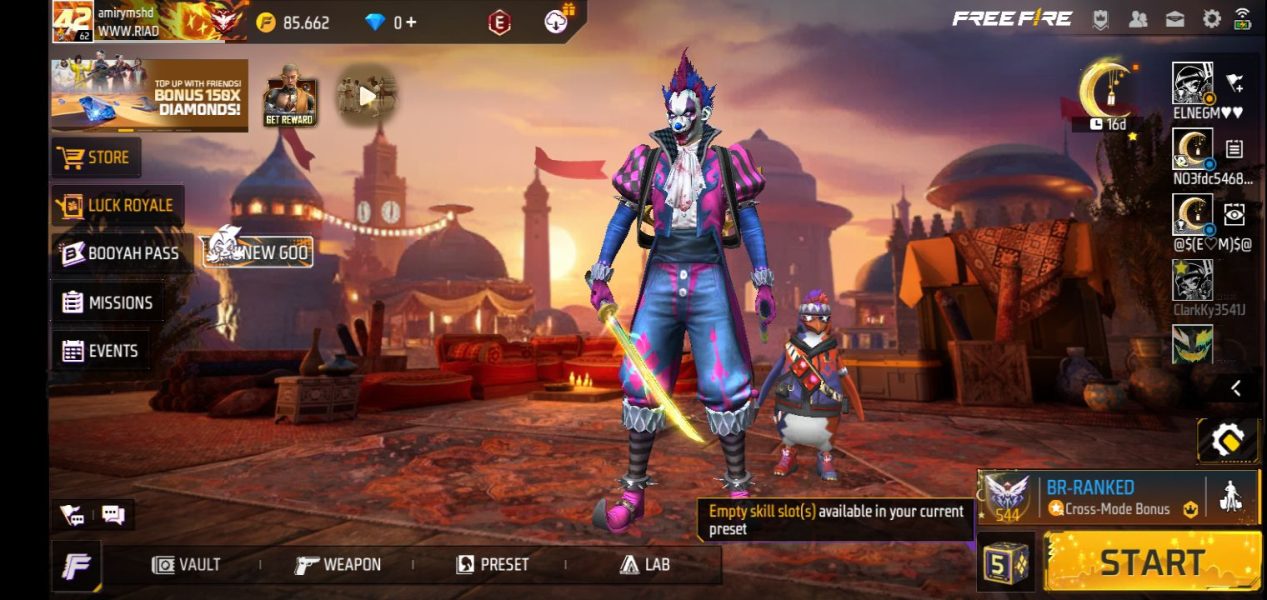Claim the Get Reward banner
1267x600 pixels.
click(290, 102)
